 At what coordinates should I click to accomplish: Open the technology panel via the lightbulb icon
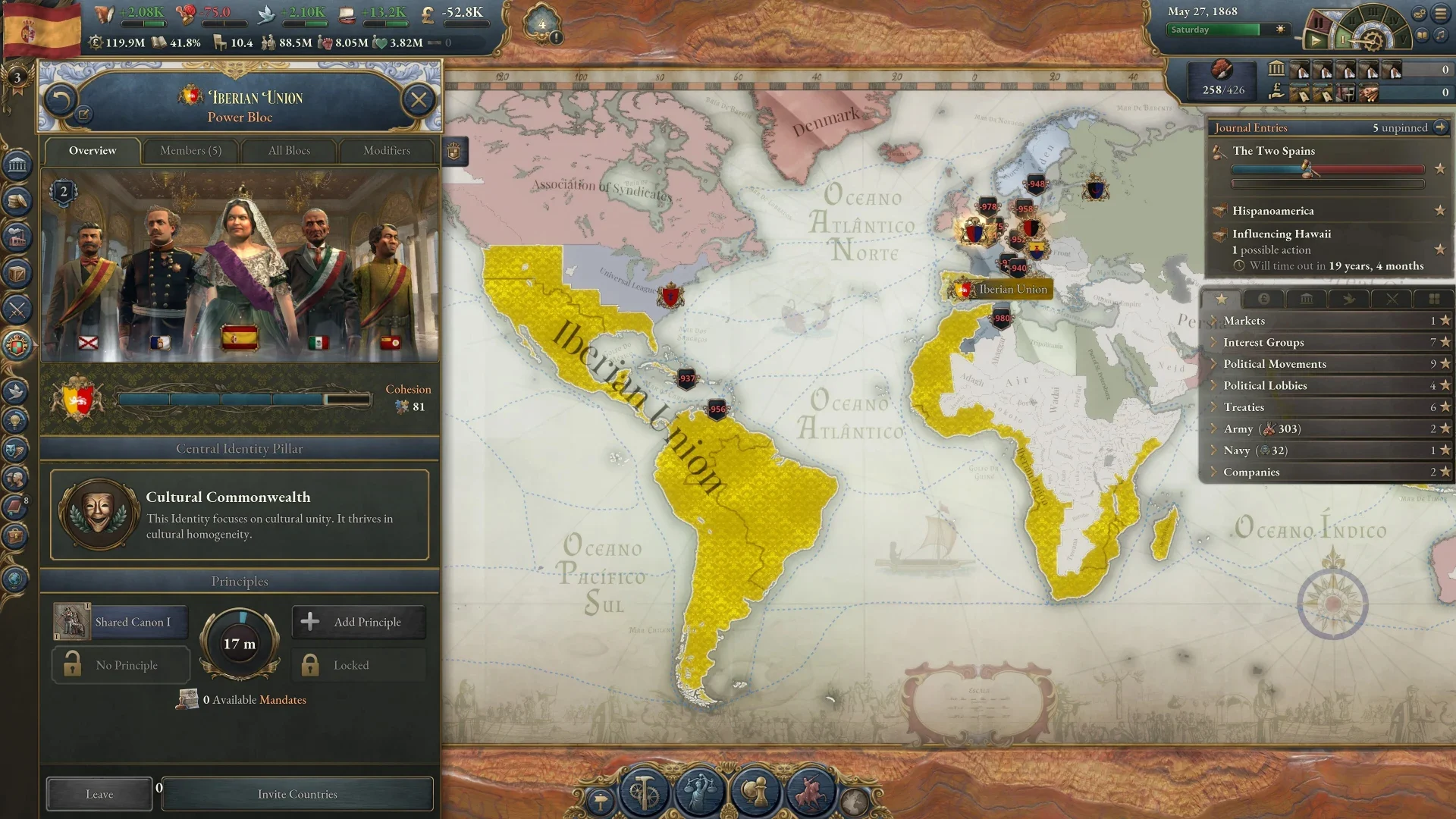(x=14, y=421)
